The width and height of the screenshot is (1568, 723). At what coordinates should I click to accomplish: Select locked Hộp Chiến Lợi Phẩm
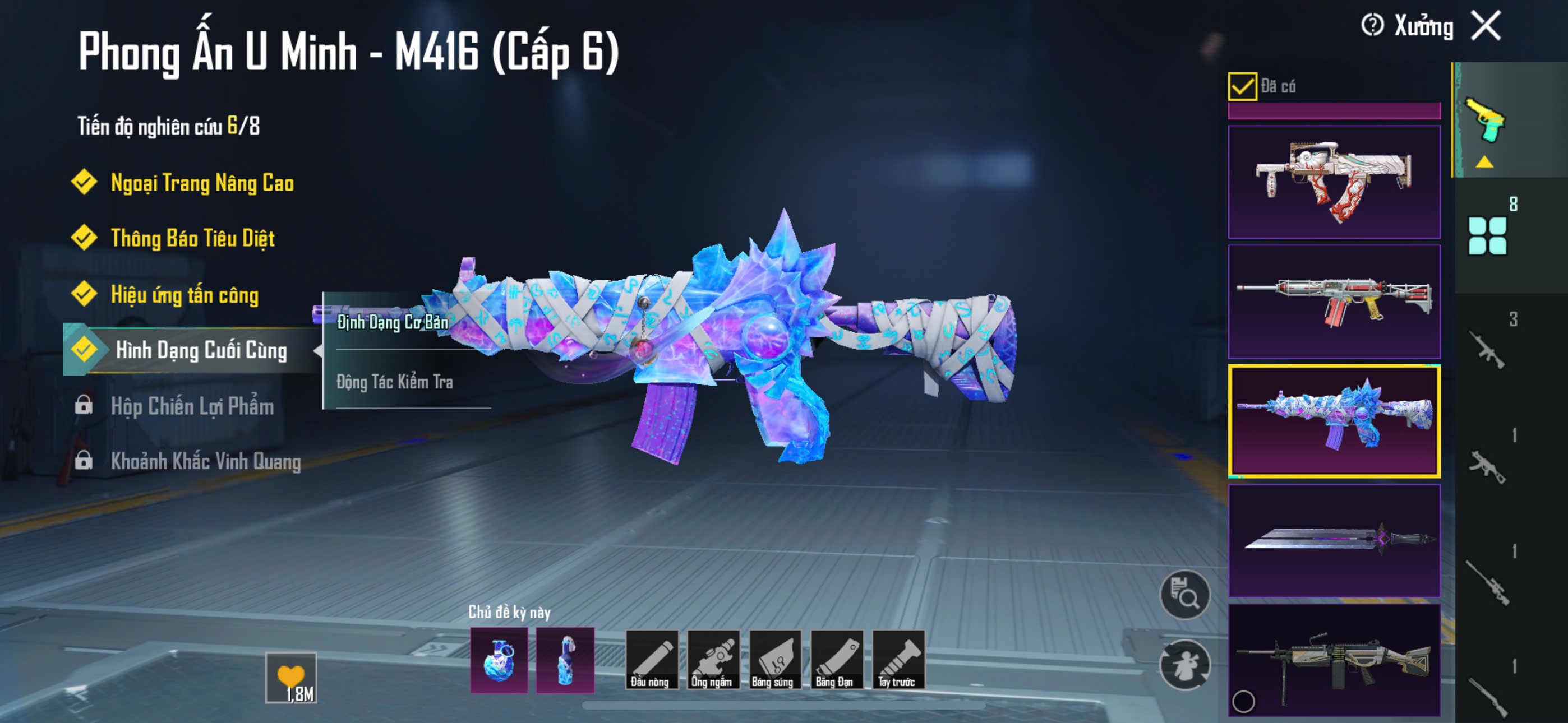pyautogui.click(x=192, y=406)
